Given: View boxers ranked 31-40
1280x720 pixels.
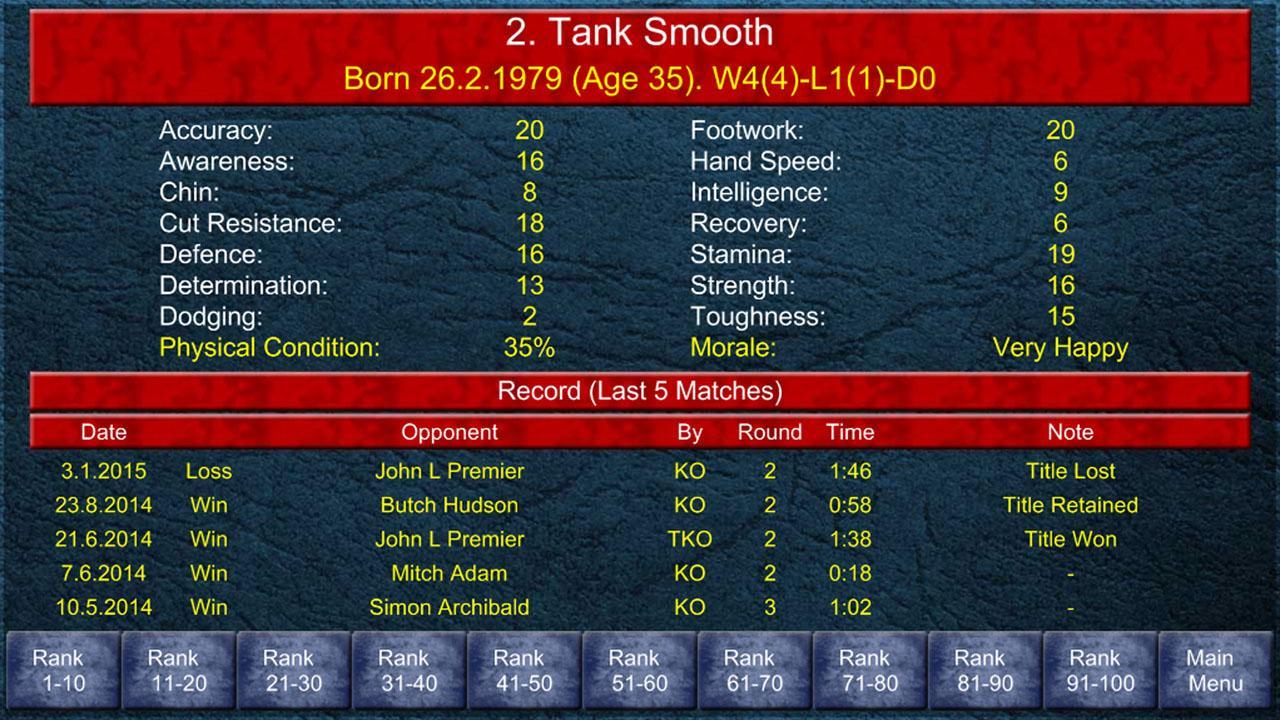Looking at the screenshot, I should coord(409,668).
